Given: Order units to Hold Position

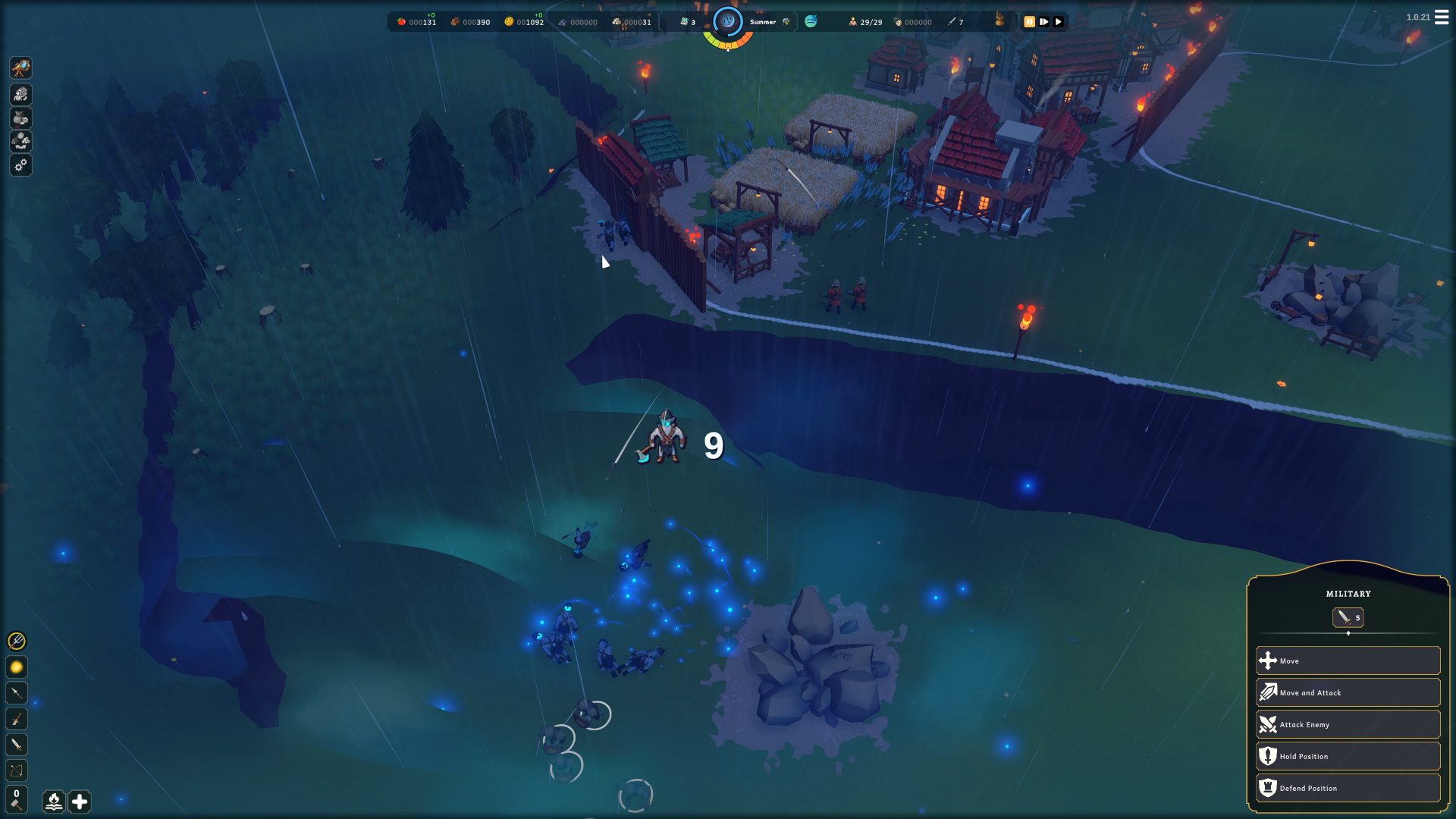Looking at the screenshot, I should point(1348,755).
